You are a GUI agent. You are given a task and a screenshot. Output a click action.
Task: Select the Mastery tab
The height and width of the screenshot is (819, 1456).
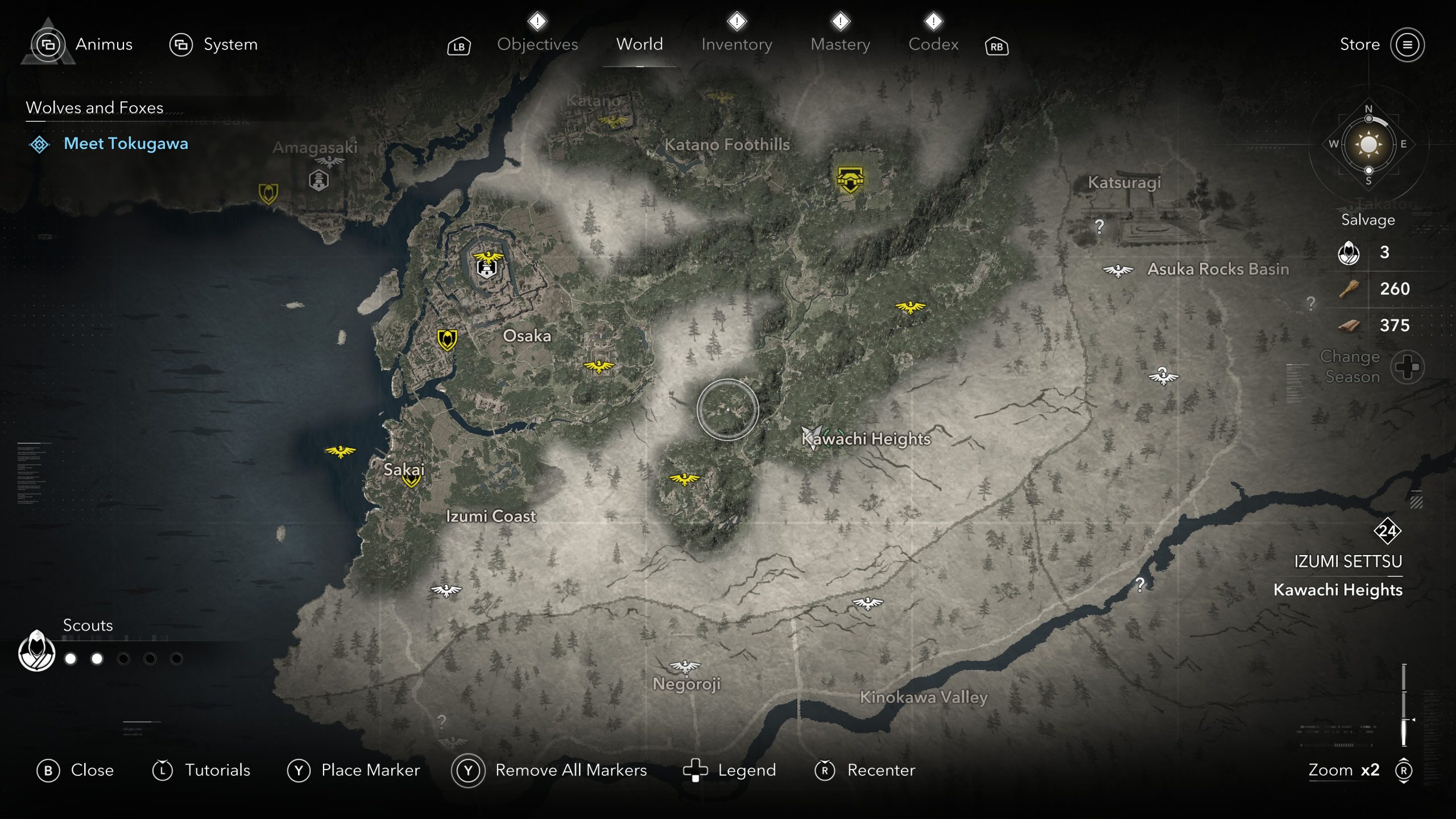840,44
